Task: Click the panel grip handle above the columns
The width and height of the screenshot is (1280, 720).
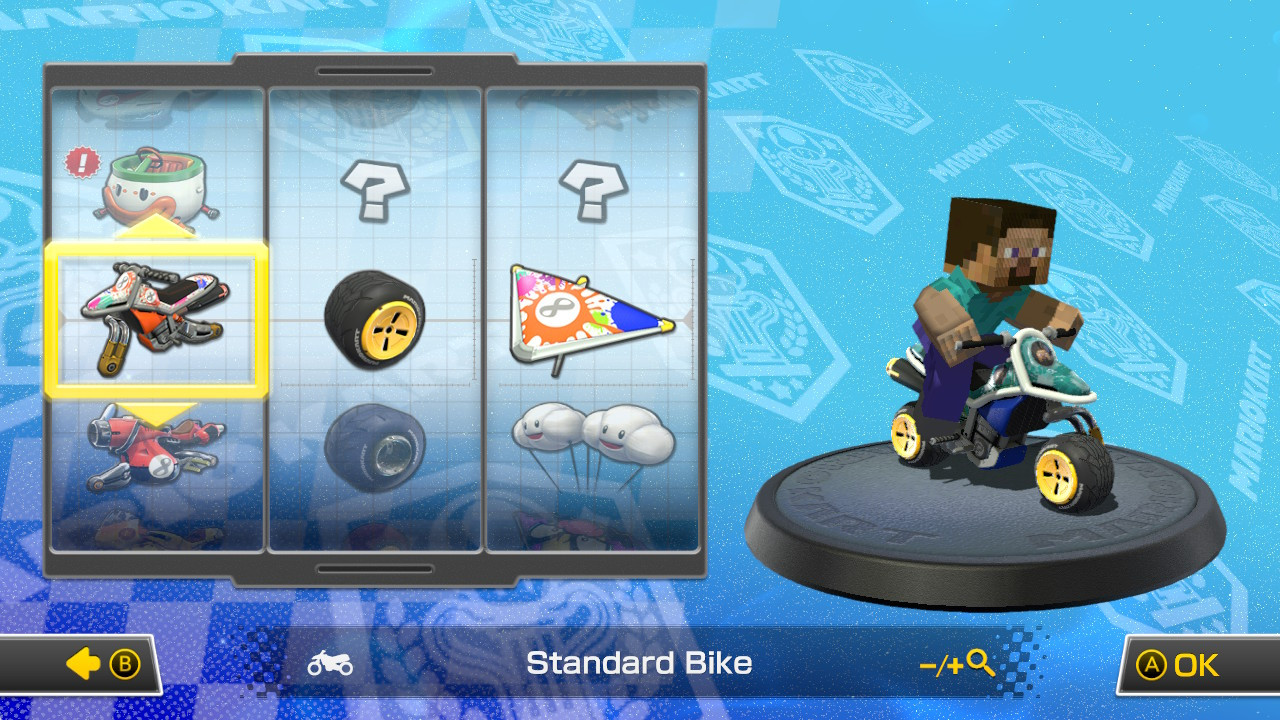Action: click(x=375, y=70)
